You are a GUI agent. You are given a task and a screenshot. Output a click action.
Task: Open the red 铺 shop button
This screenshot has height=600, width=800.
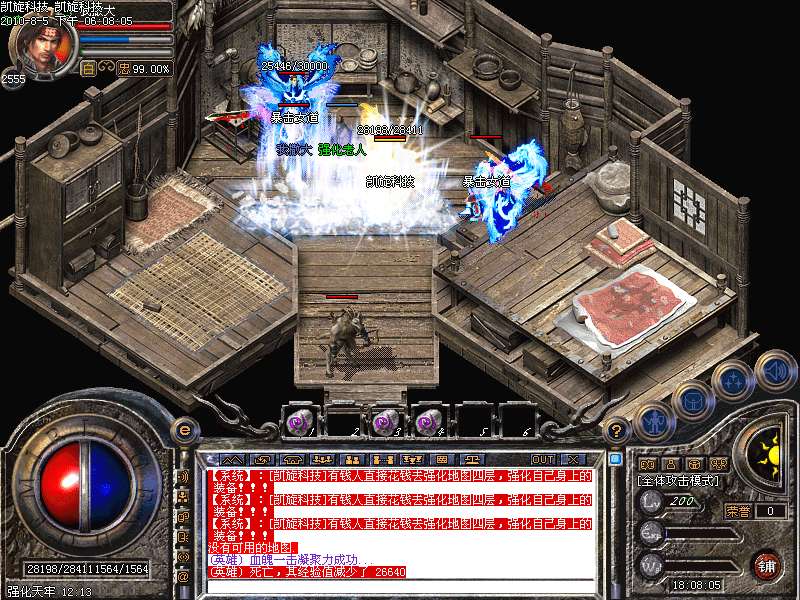pos(768,565)
